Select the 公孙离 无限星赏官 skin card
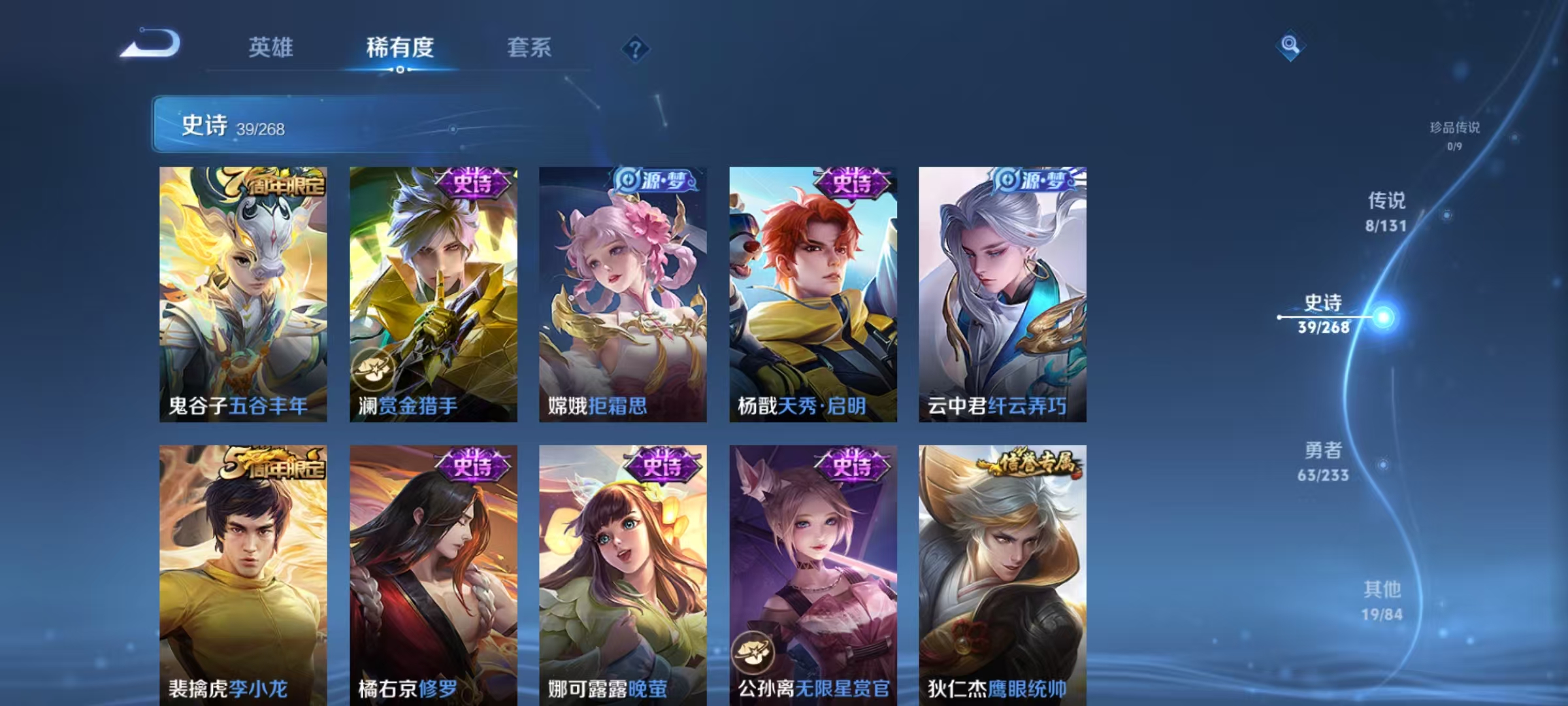This screenshot has width=1568, height=706. 813,575
